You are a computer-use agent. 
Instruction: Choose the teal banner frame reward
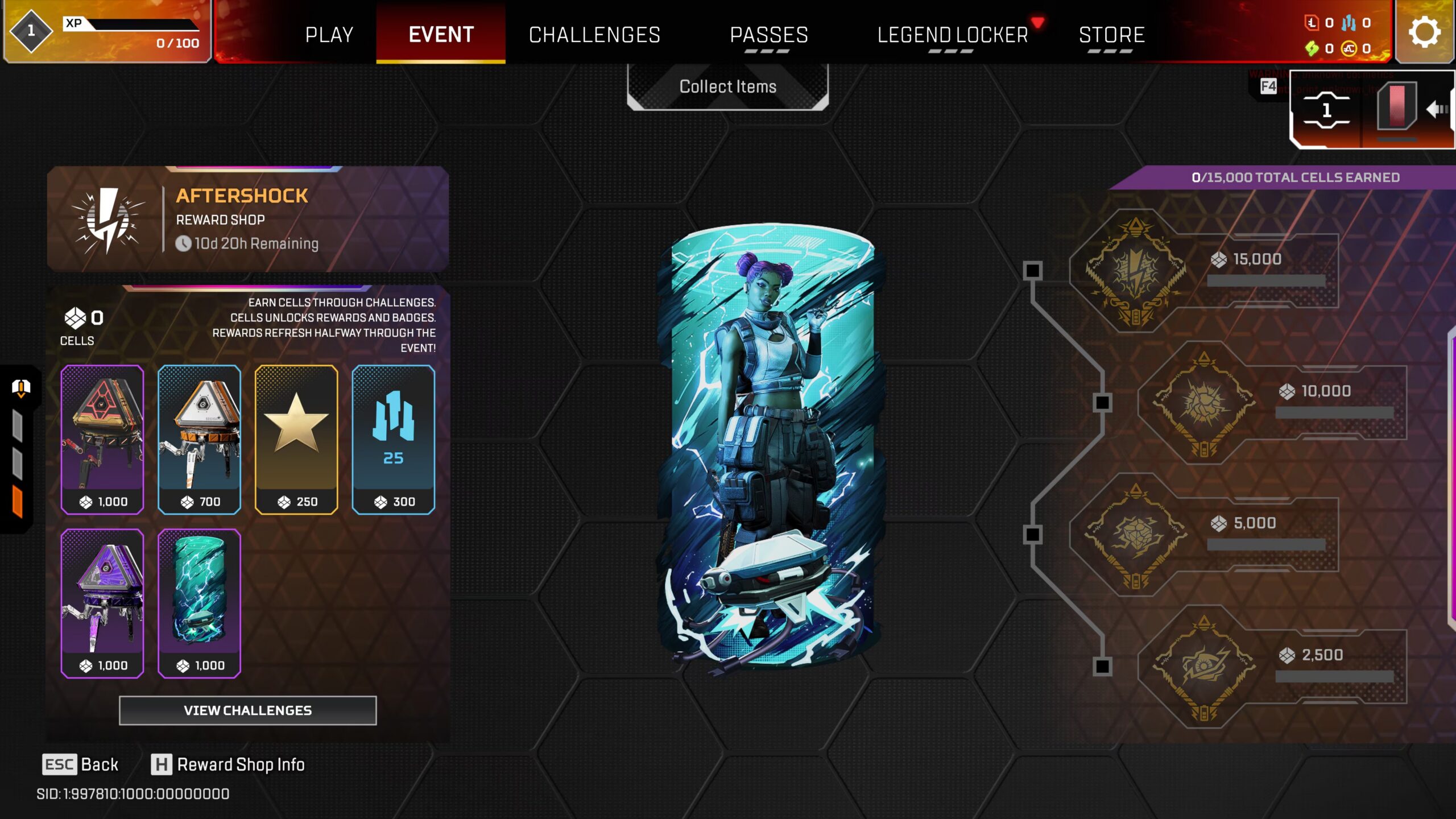point(199,603)
